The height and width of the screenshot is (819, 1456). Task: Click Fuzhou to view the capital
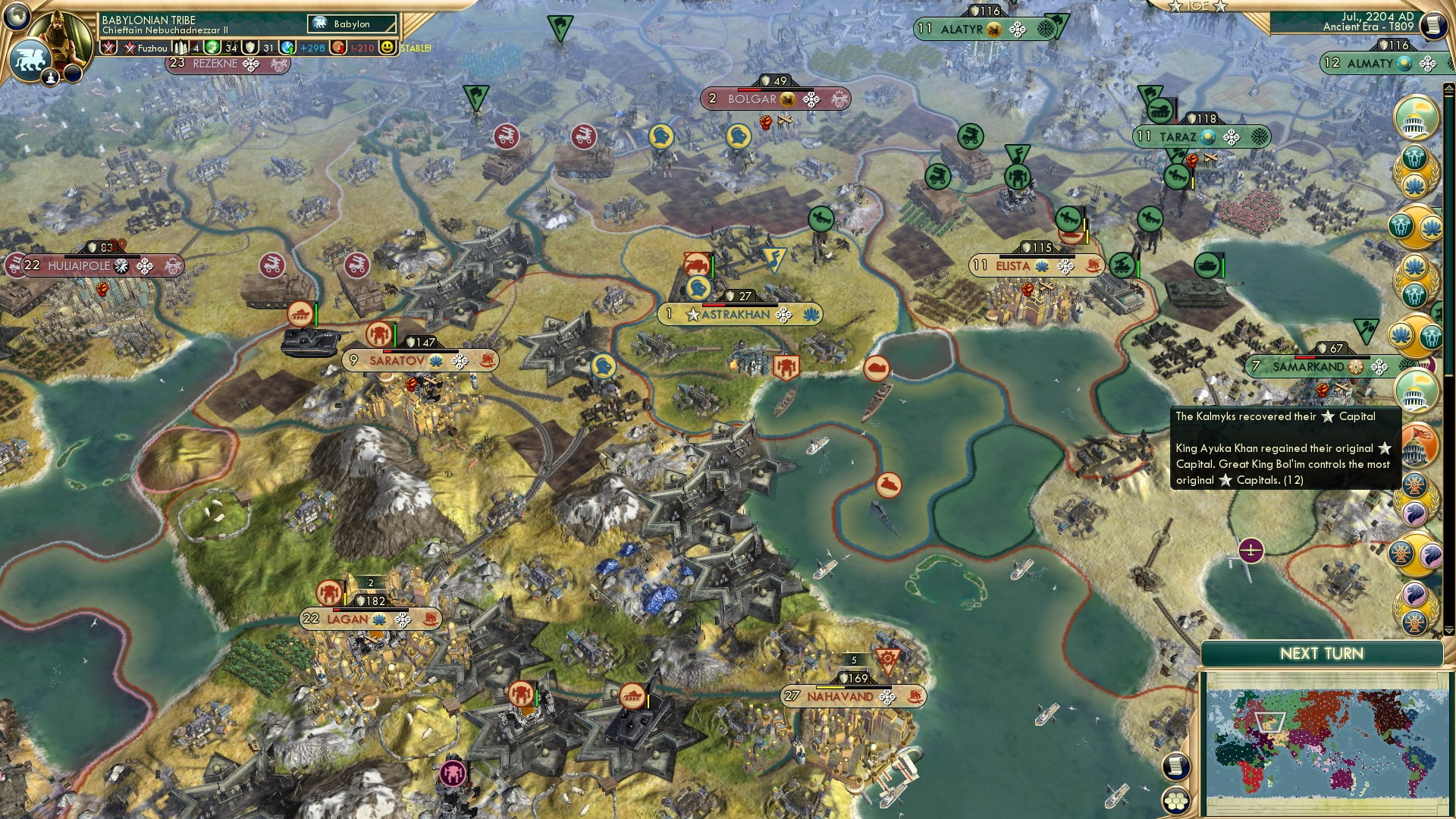pos(152,49)
